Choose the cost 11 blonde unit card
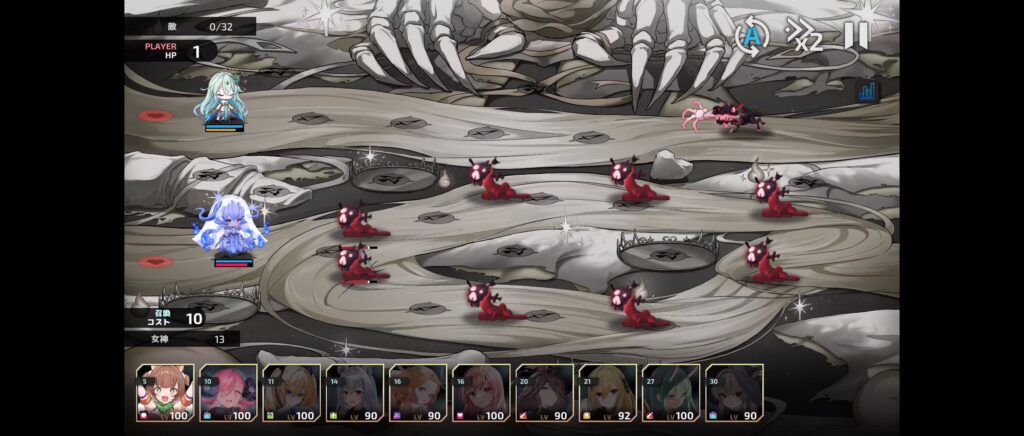Image resolution: width=1024 pixels, height=436 pixels. [292, 392]
